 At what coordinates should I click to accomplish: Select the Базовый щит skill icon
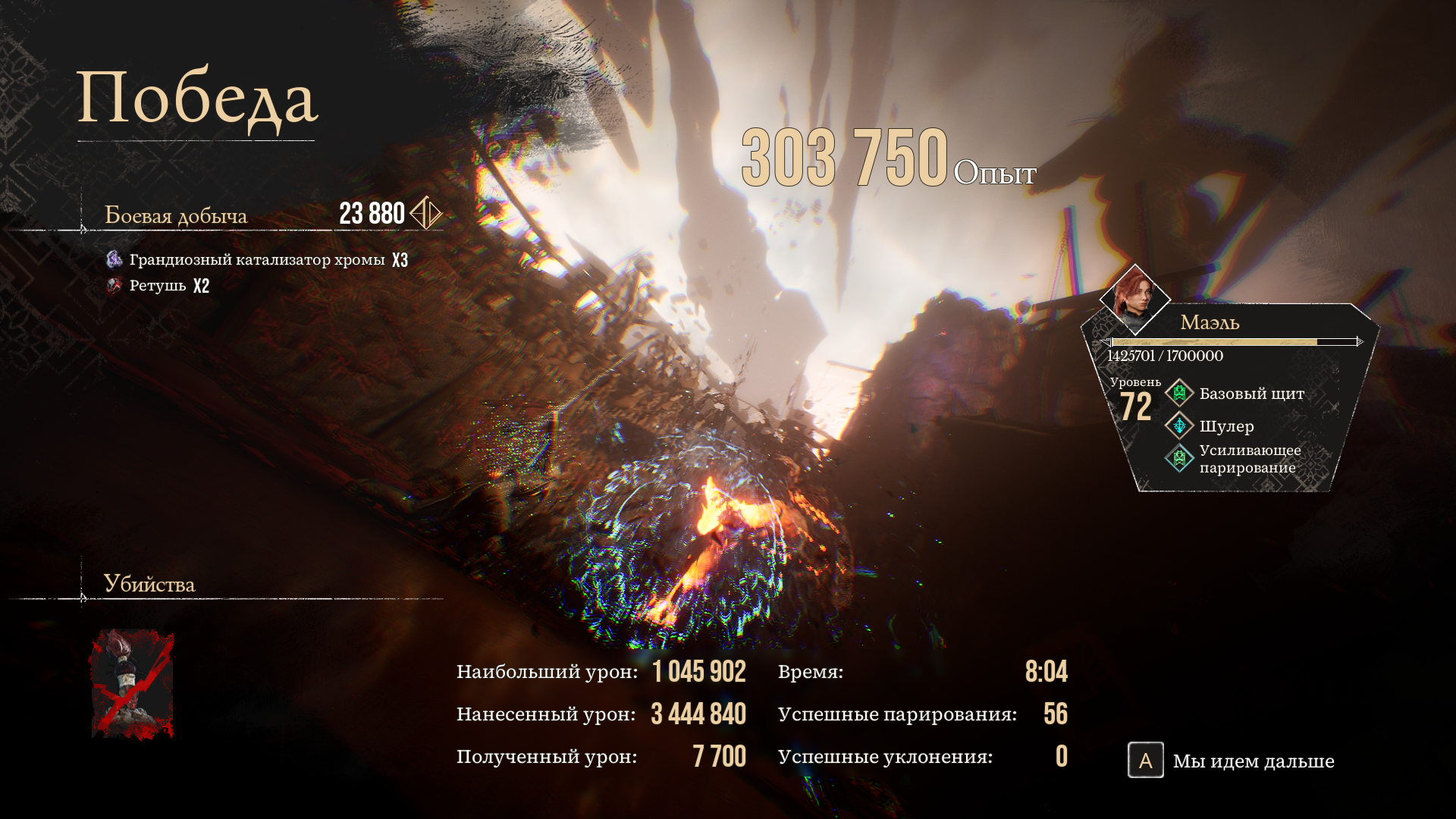1180,394
